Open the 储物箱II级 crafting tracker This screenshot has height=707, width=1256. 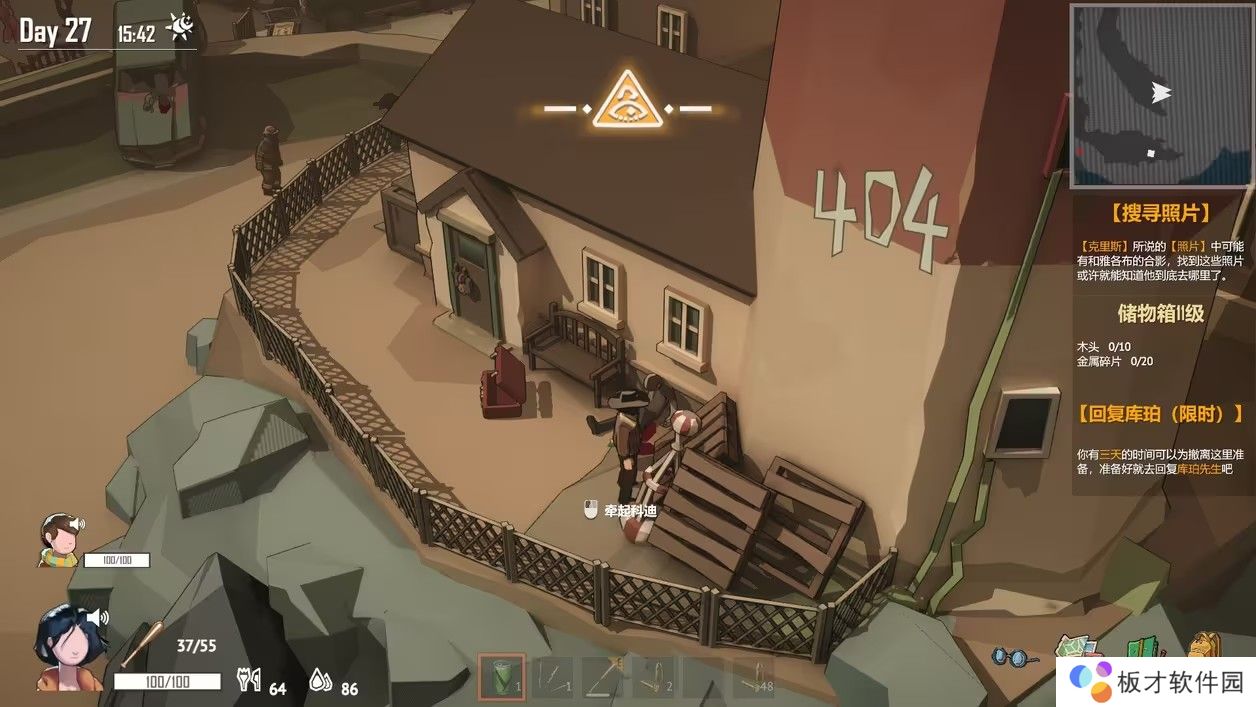point(1160,313)
